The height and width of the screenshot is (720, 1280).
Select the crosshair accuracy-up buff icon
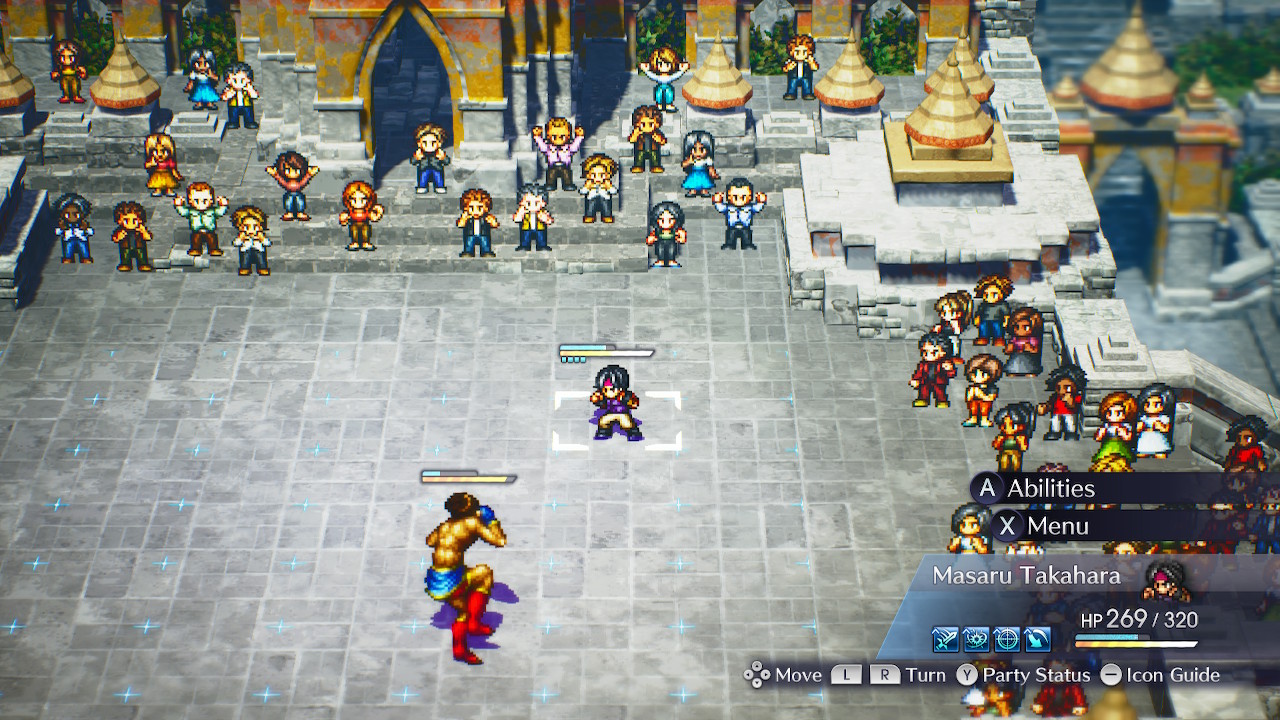(1006, 640)
